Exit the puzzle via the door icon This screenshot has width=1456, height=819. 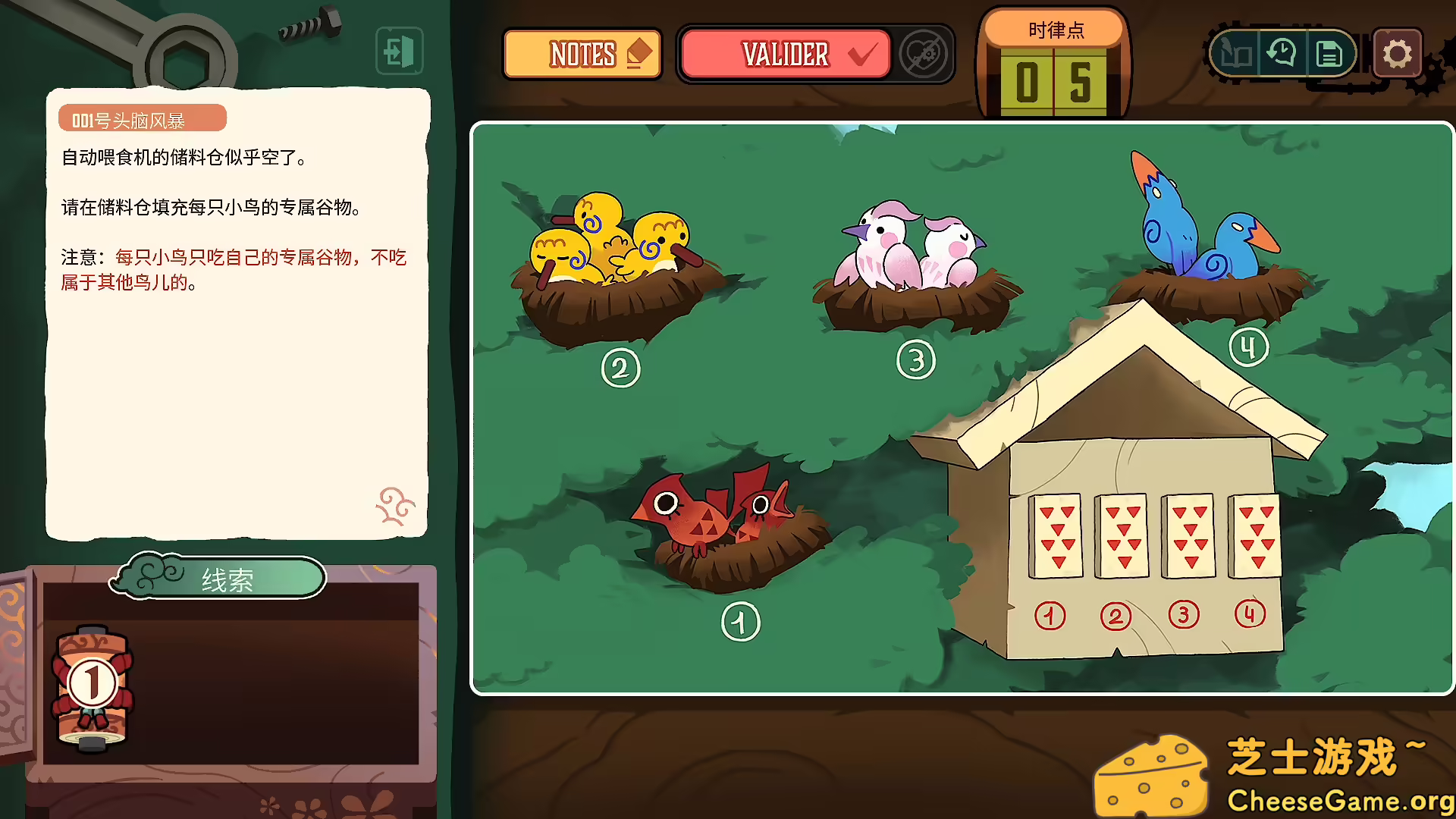400,50
